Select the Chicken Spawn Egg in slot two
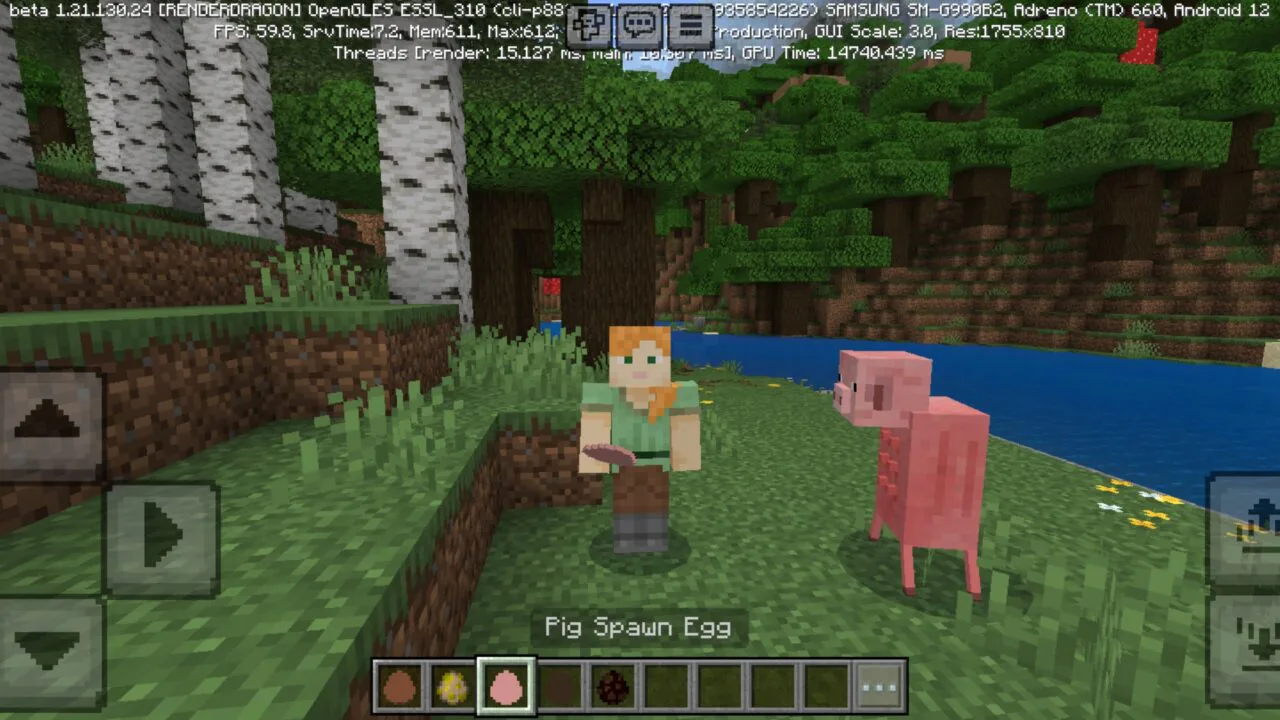 453,685
